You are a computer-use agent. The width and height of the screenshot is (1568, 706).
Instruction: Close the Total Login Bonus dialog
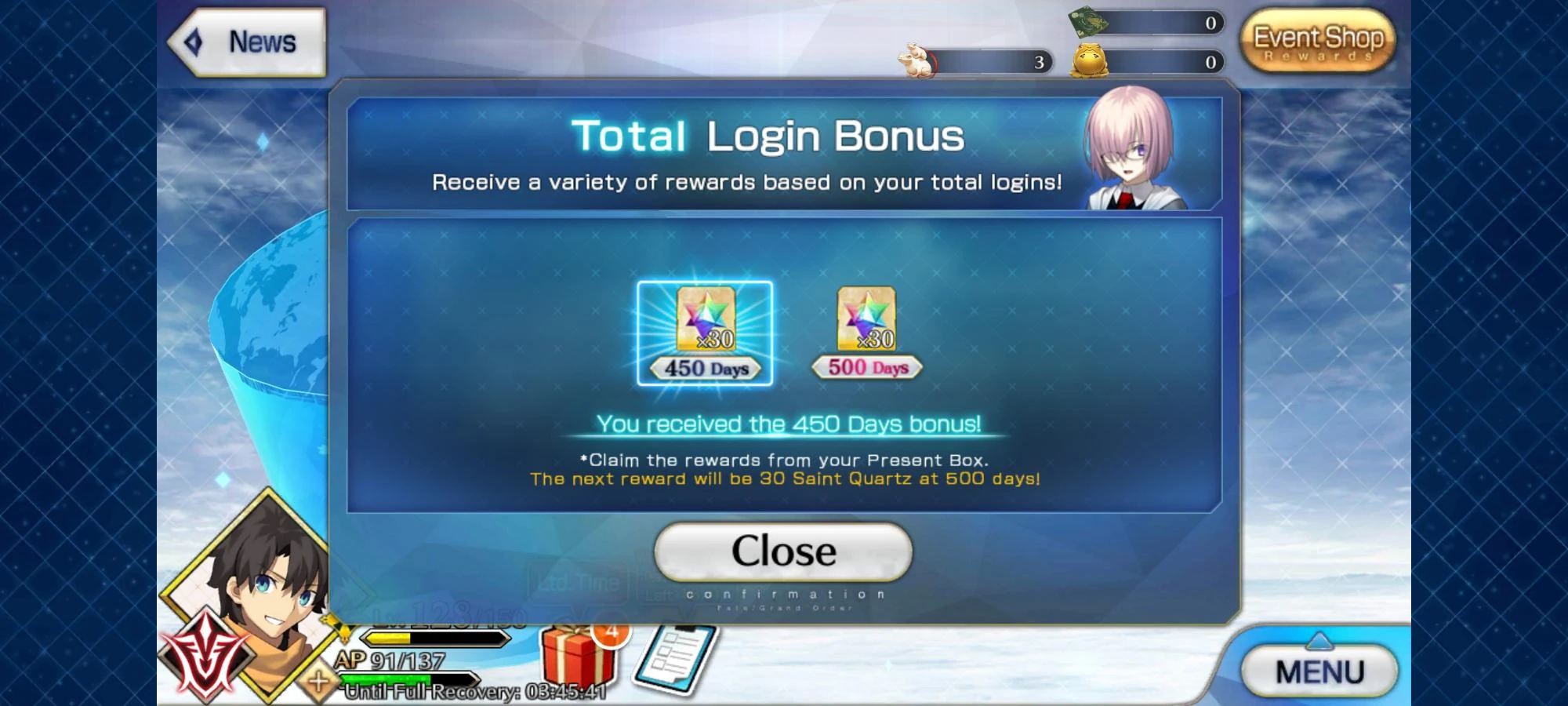pos(782,550)
